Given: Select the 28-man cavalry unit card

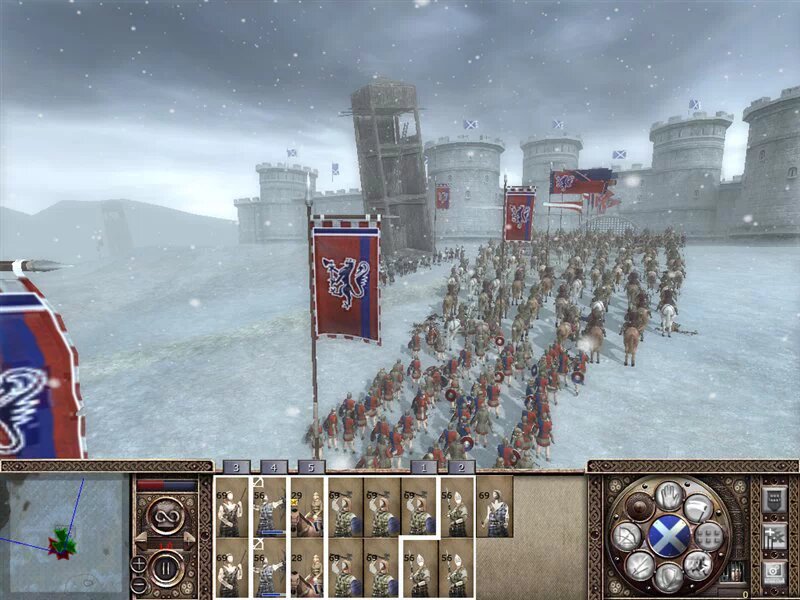Looking at the screenshot, I should click(308, 567).
